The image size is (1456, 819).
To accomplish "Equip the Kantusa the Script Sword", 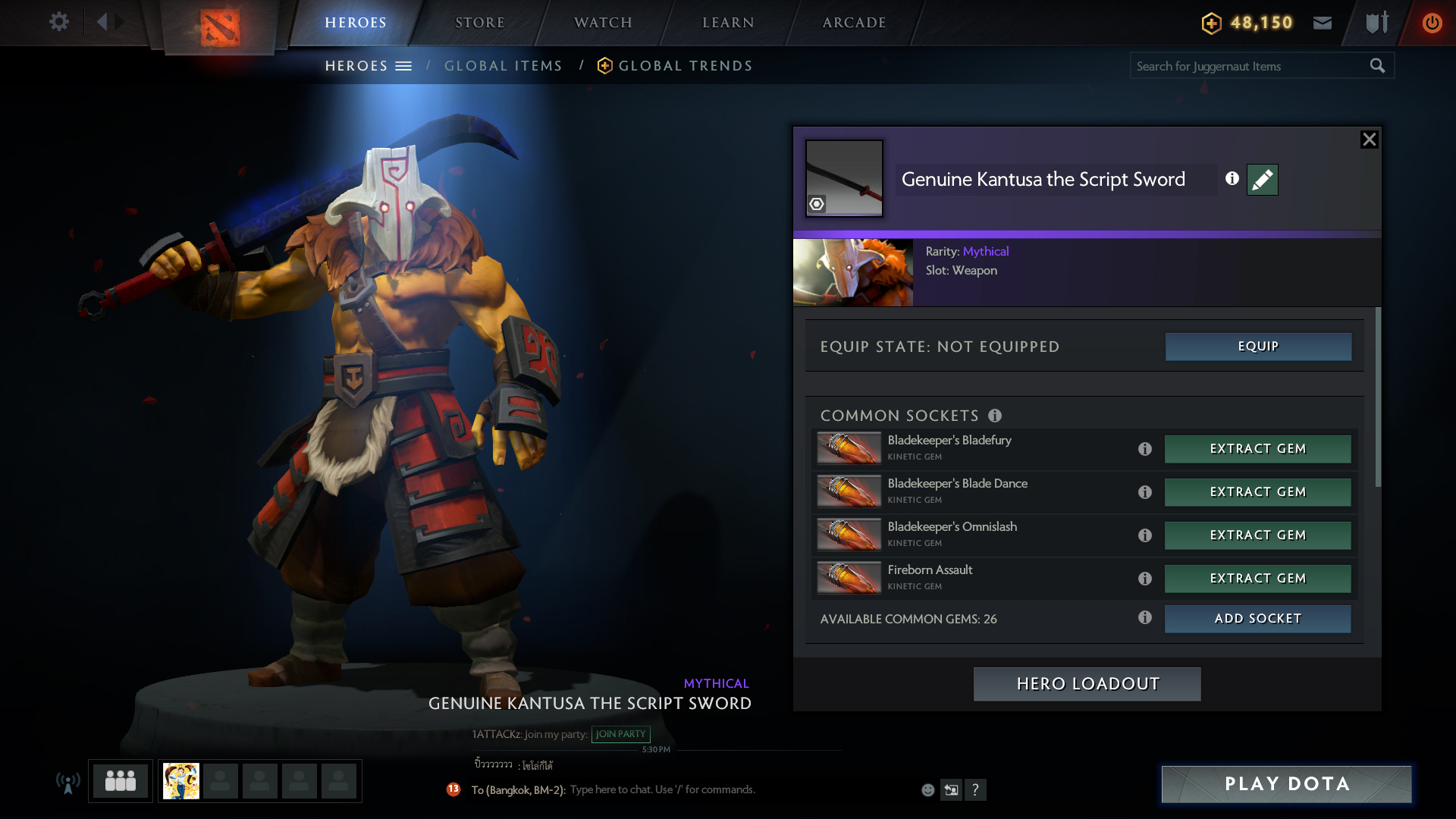I will 1258,347.
